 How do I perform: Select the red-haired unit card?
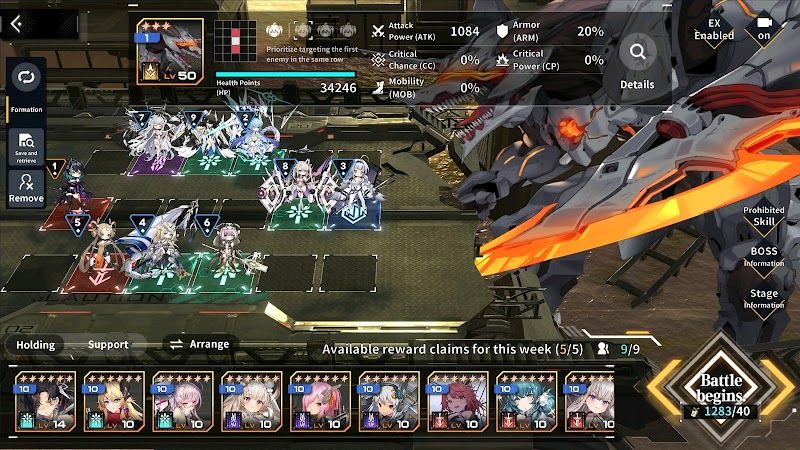[x=458, y=402]
